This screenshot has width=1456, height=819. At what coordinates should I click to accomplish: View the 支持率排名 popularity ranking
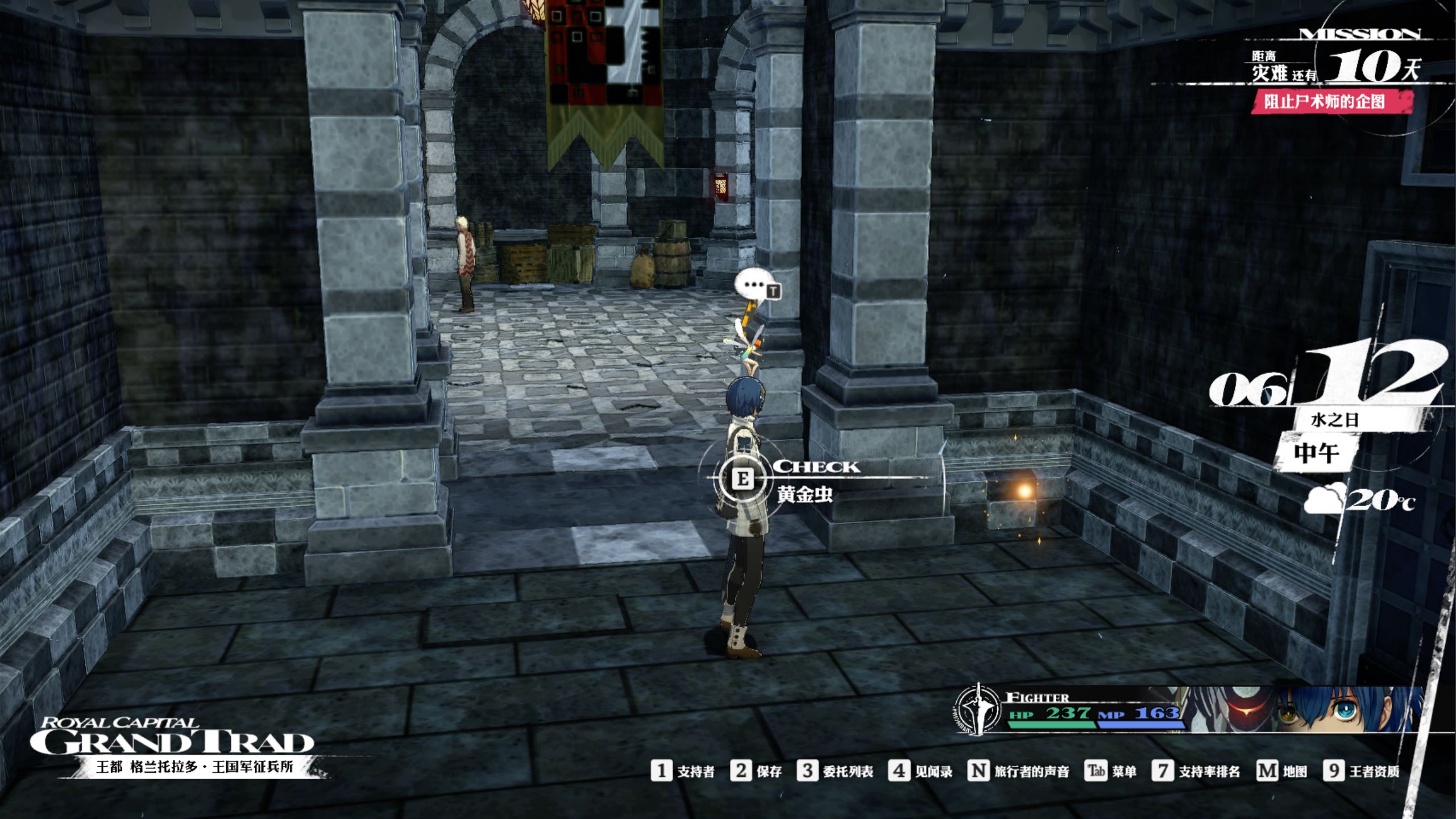point(1196,771)
